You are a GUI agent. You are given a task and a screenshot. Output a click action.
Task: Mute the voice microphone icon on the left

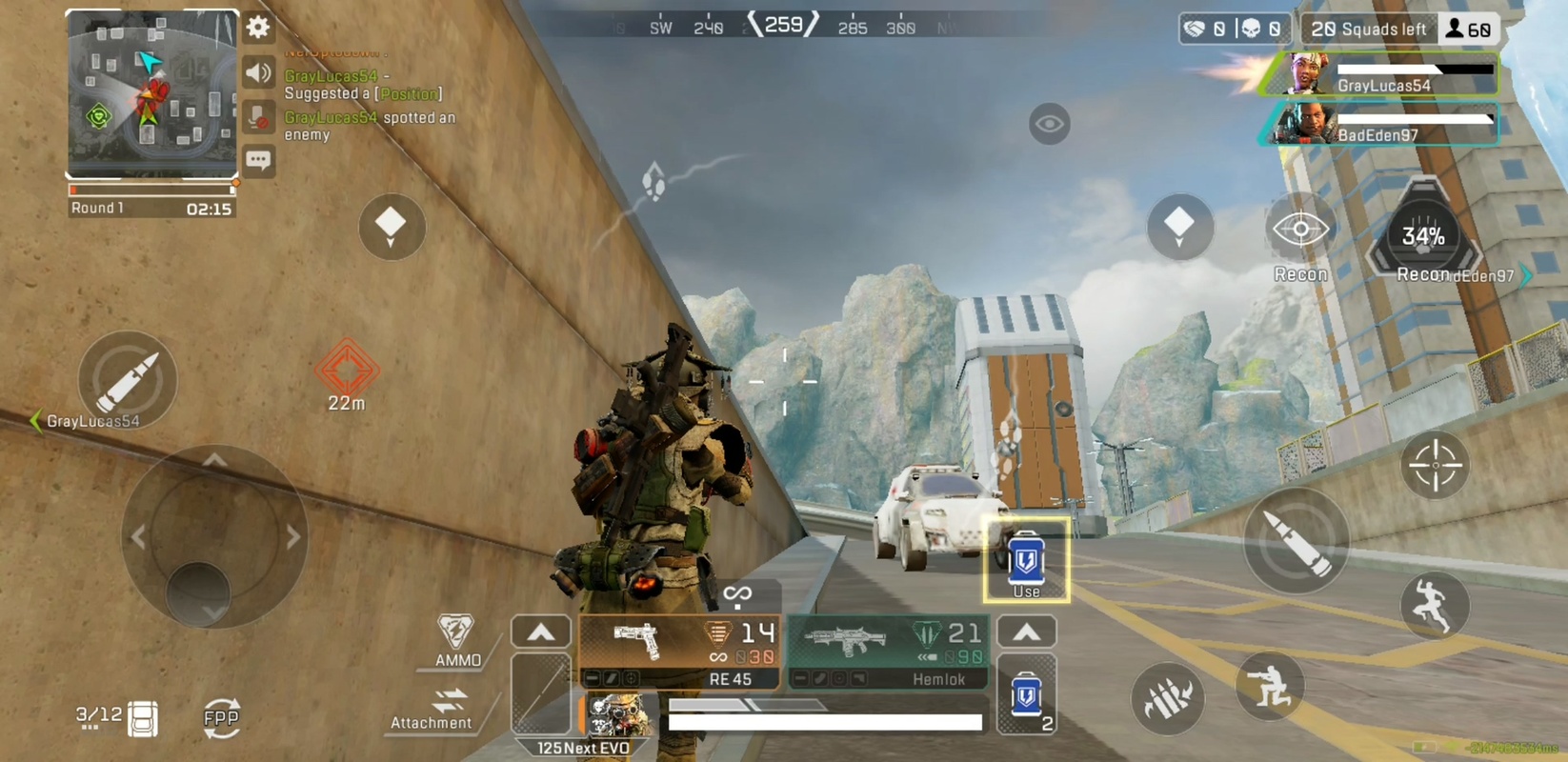(x=257, y=117)
